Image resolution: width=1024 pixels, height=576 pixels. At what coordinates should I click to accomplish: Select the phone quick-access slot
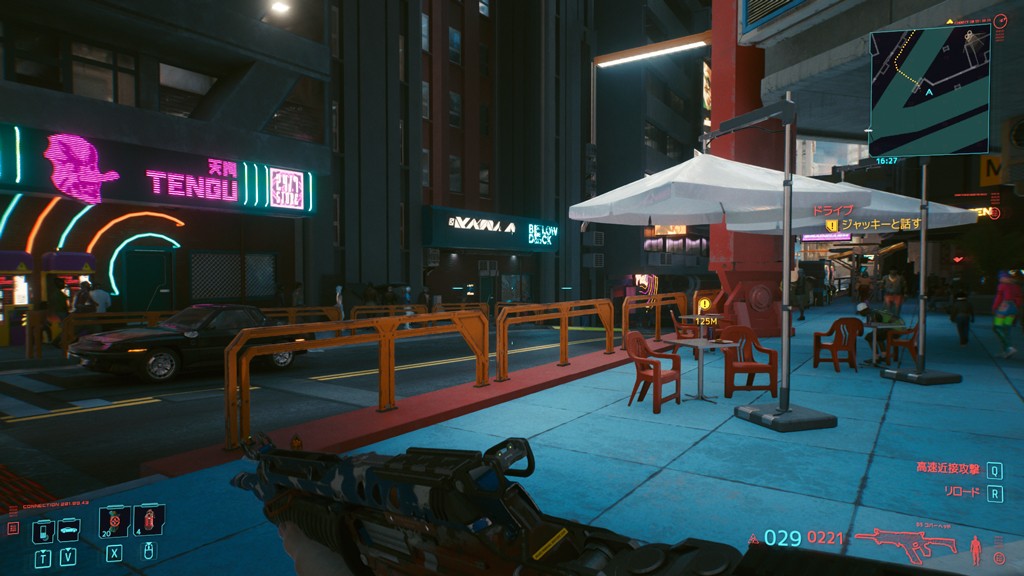[x=42, y=531]
